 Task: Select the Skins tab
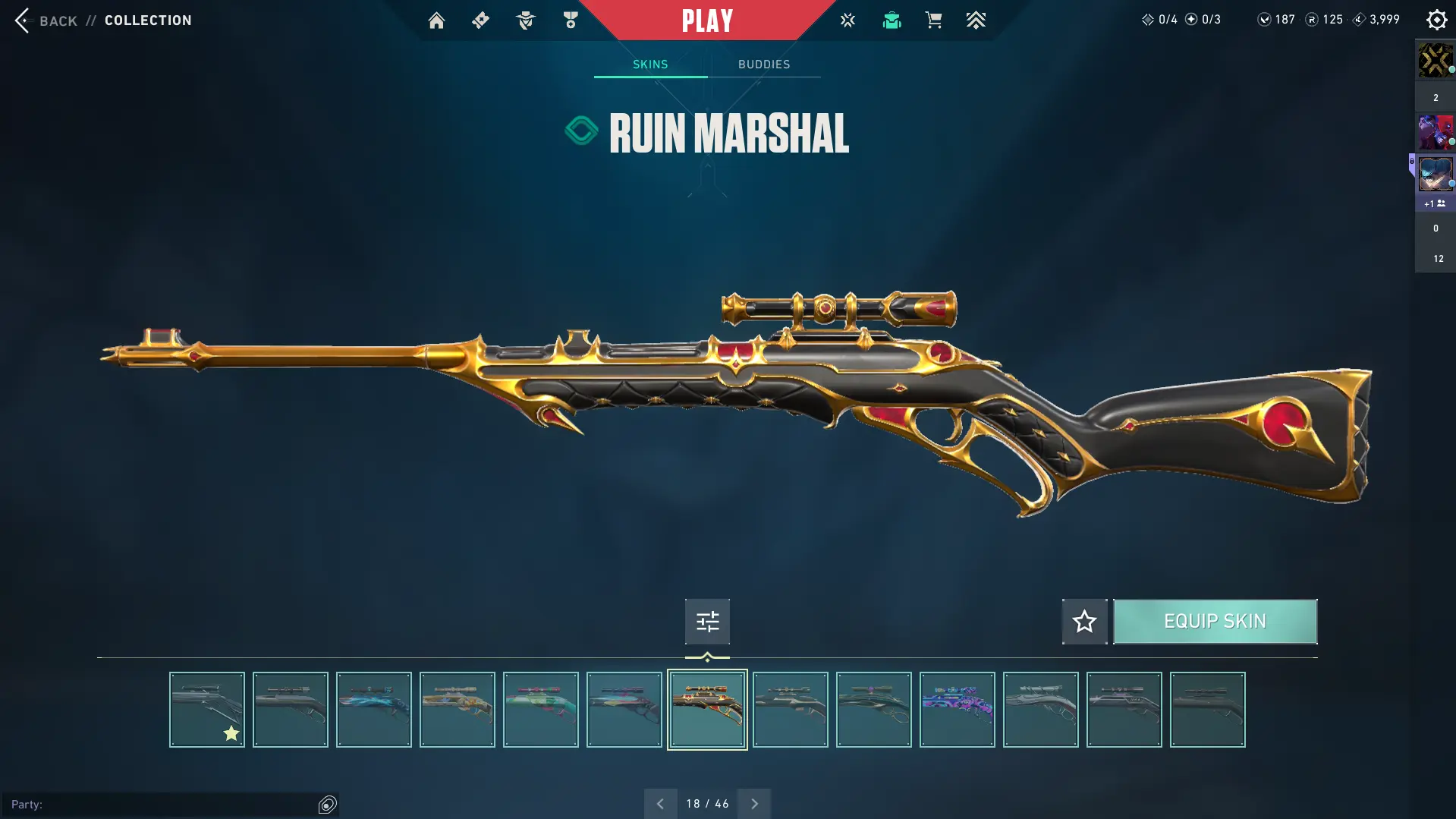pyautogui.click(x=650, y=65)
